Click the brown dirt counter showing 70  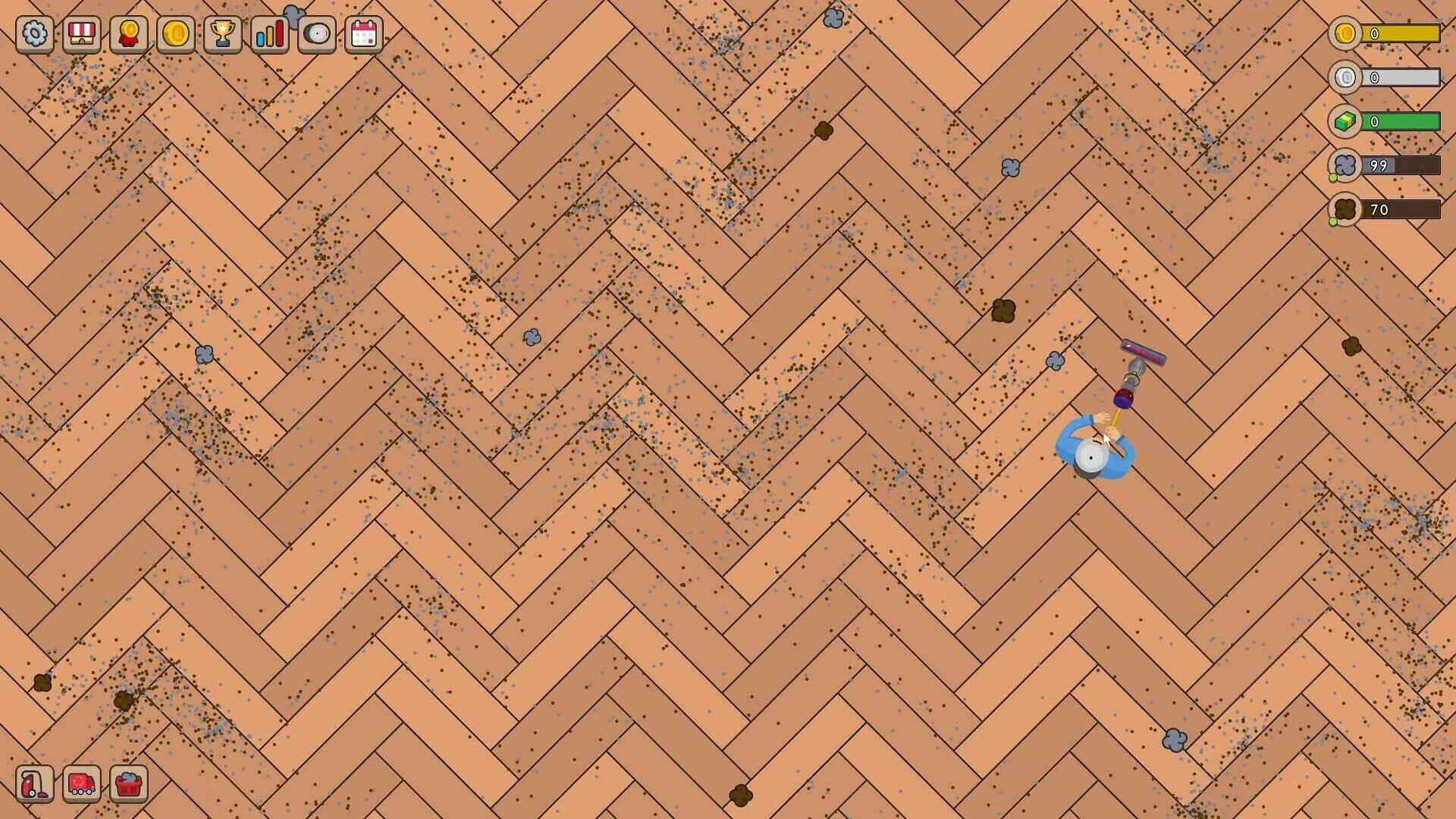[1343, 209]
